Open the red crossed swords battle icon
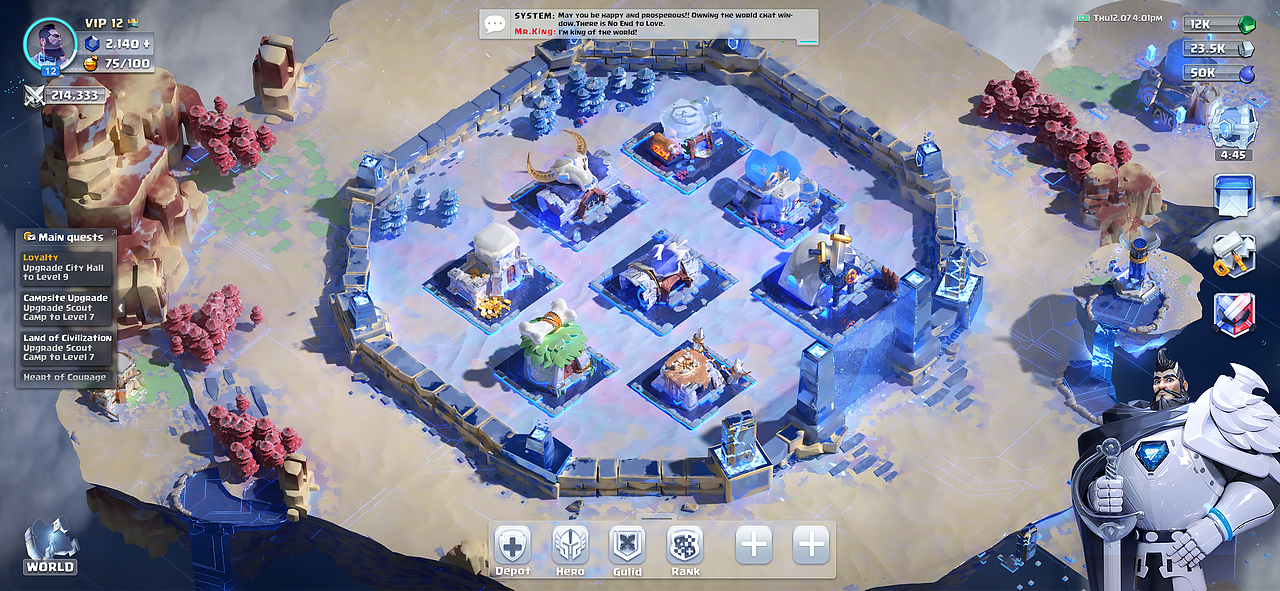This screenshot has width=1280, height=591. (1233, 313)
